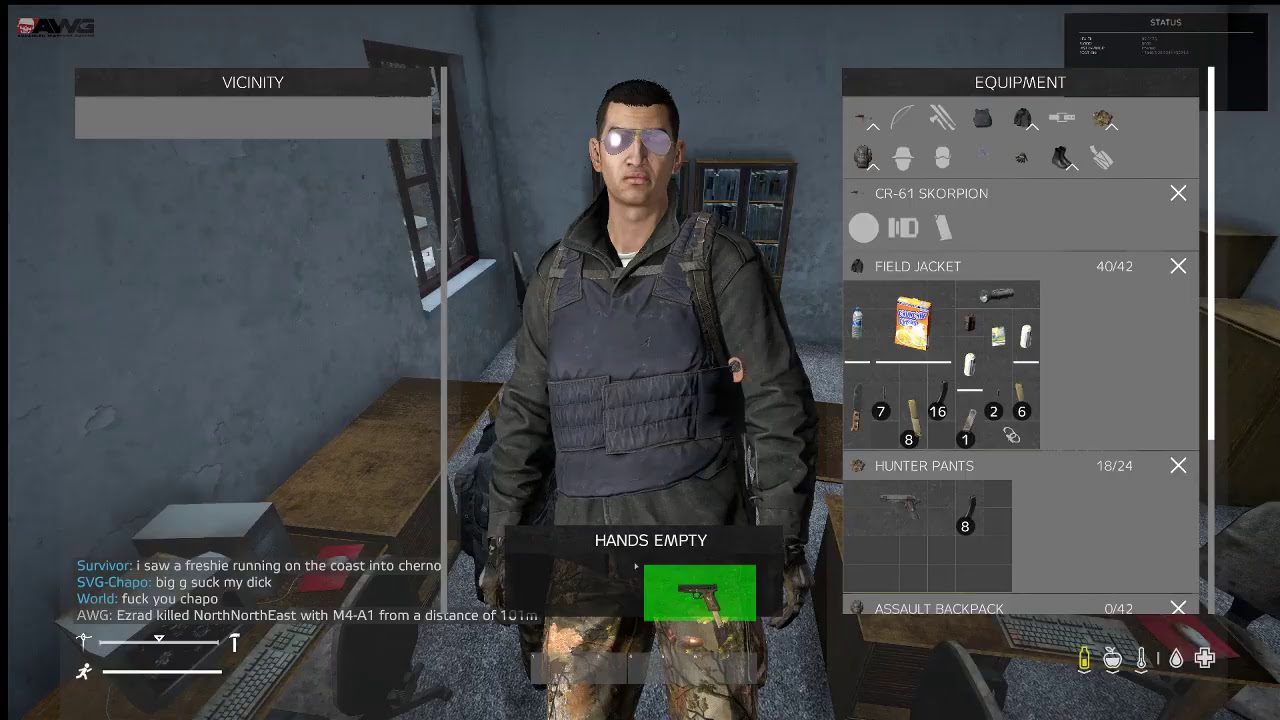Click the gloves equipment slot icon
The height and width of the screenshot is (720, 1280).
(x=1022, y=157)
